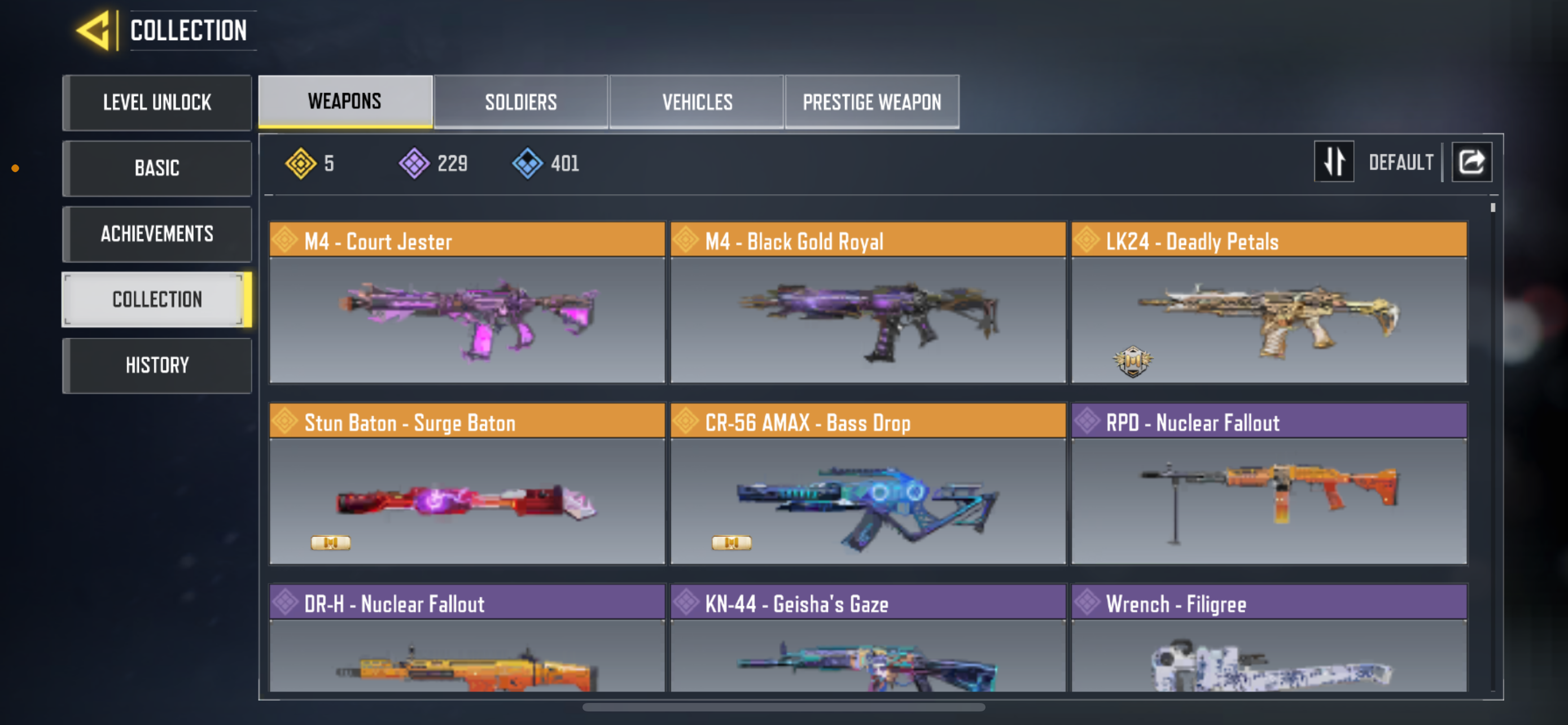Click the gold tag icon on Surge Baton
1568x725 pixels.
point(331,543)
